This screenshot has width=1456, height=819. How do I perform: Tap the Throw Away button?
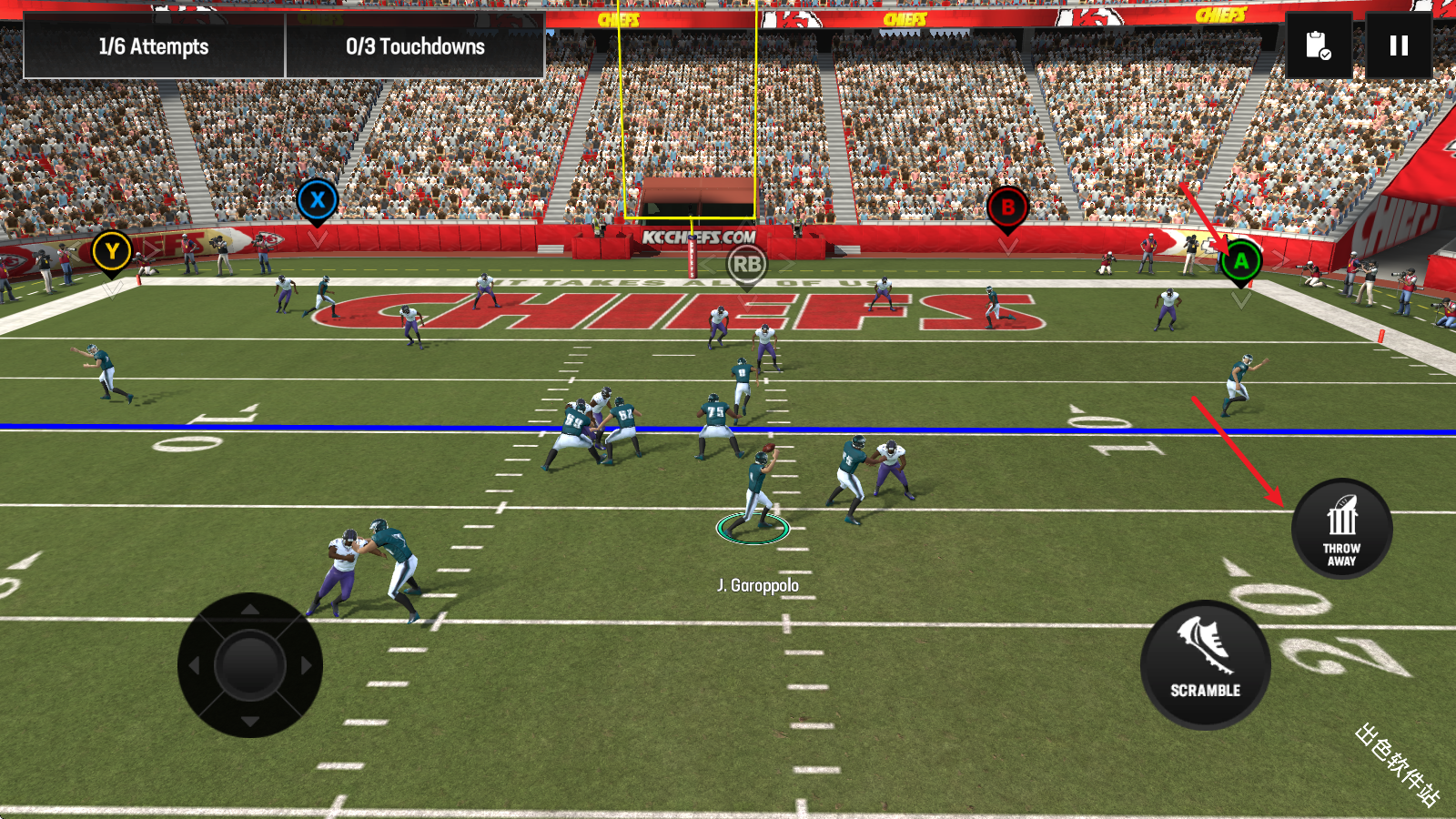[x=1341, y=529]
